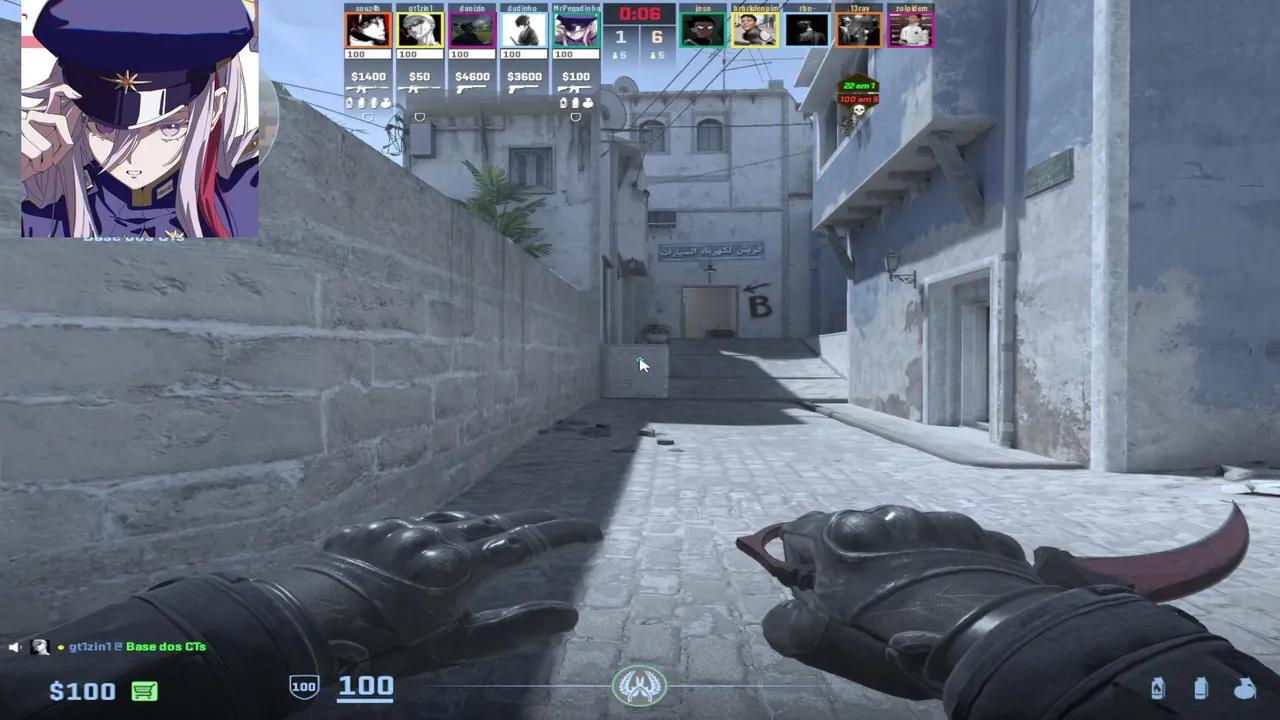1280x720 pixels.
Task: Click the T score number 6
Action: [658, 36]
